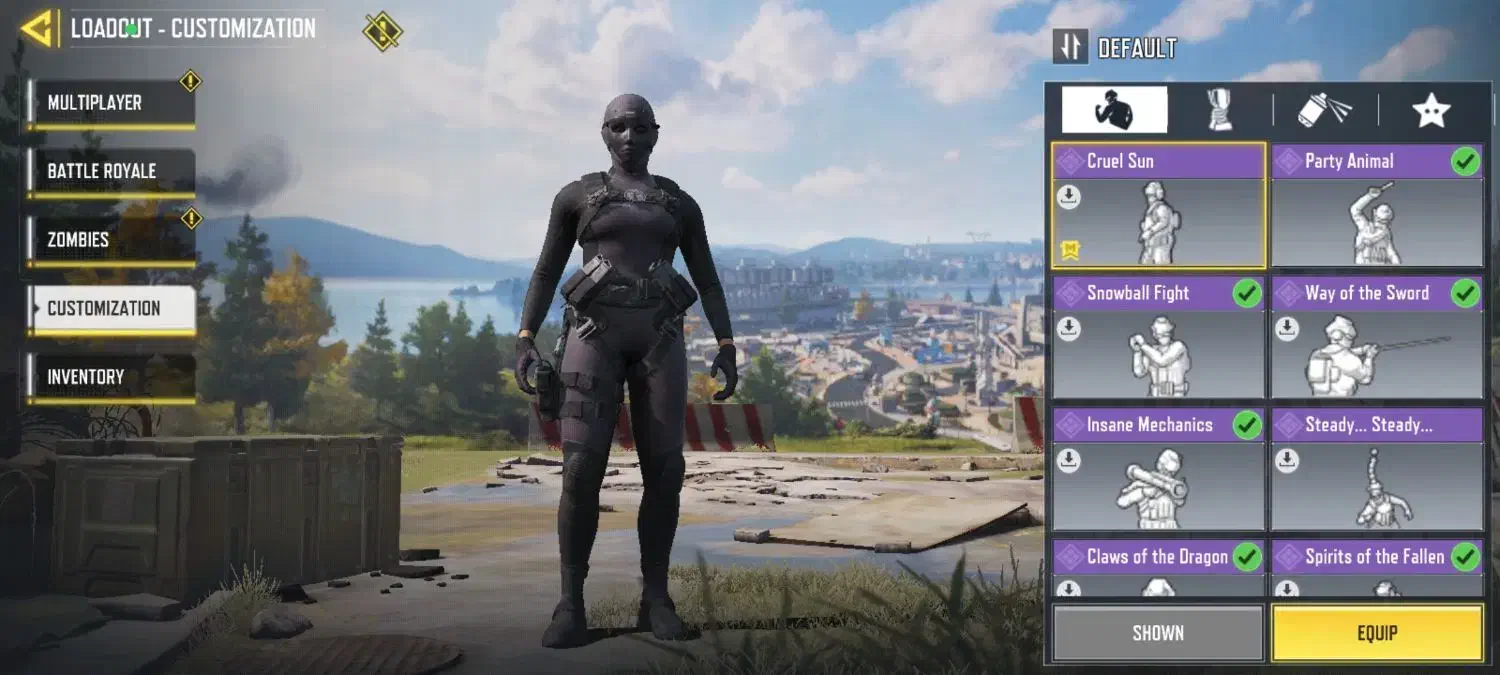Select the Party Animal emote
Screen dimensions: 1500x675
coord(1376,206)
